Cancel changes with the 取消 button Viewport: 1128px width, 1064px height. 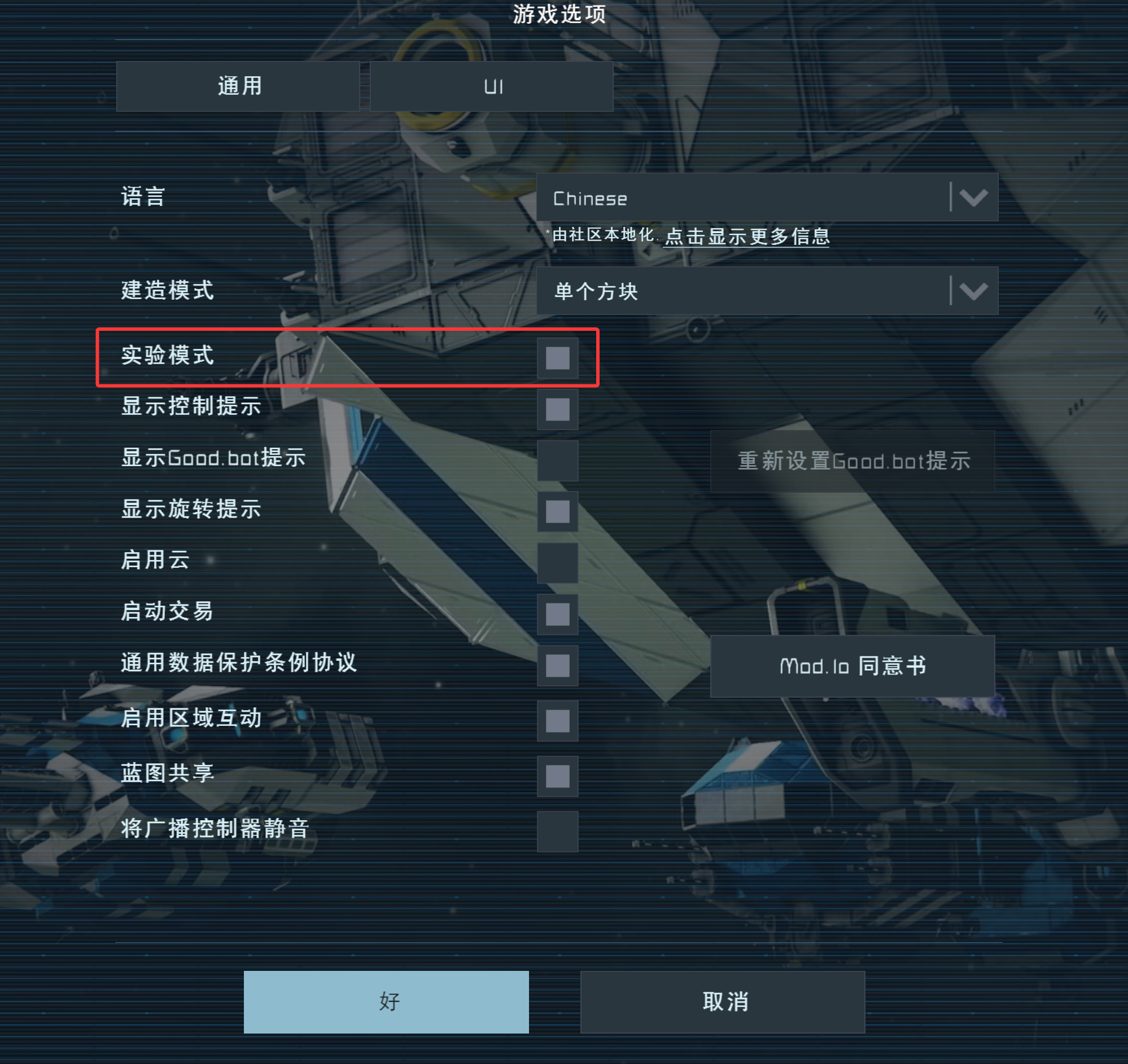tap(722, 1001)
